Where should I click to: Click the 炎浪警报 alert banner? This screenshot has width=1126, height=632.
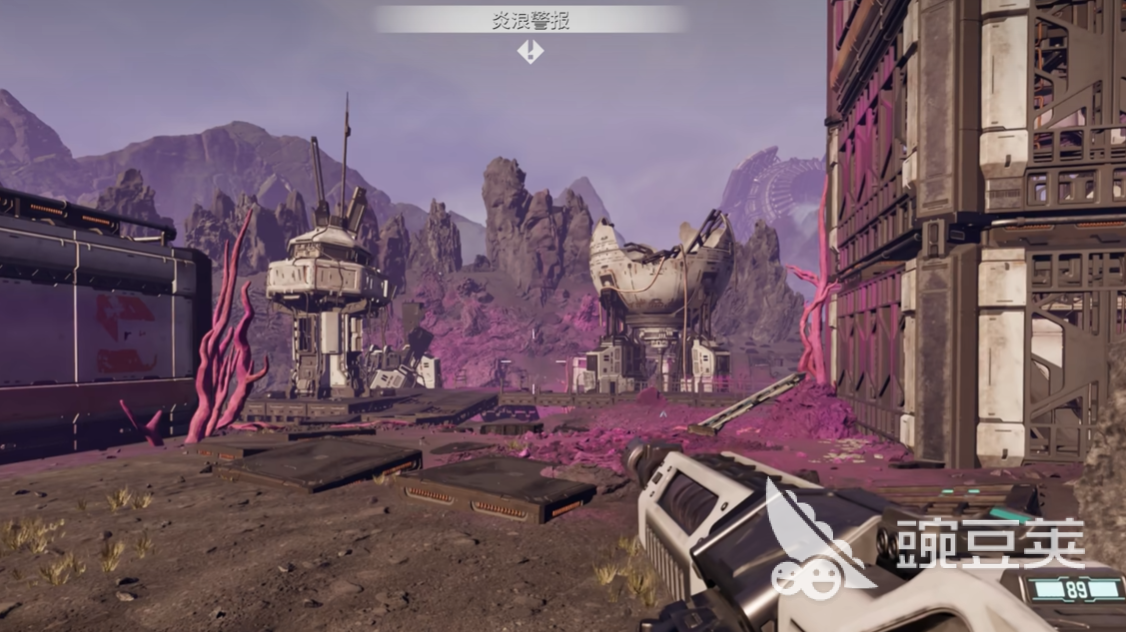pyautogui.click(x=530, y=20)
